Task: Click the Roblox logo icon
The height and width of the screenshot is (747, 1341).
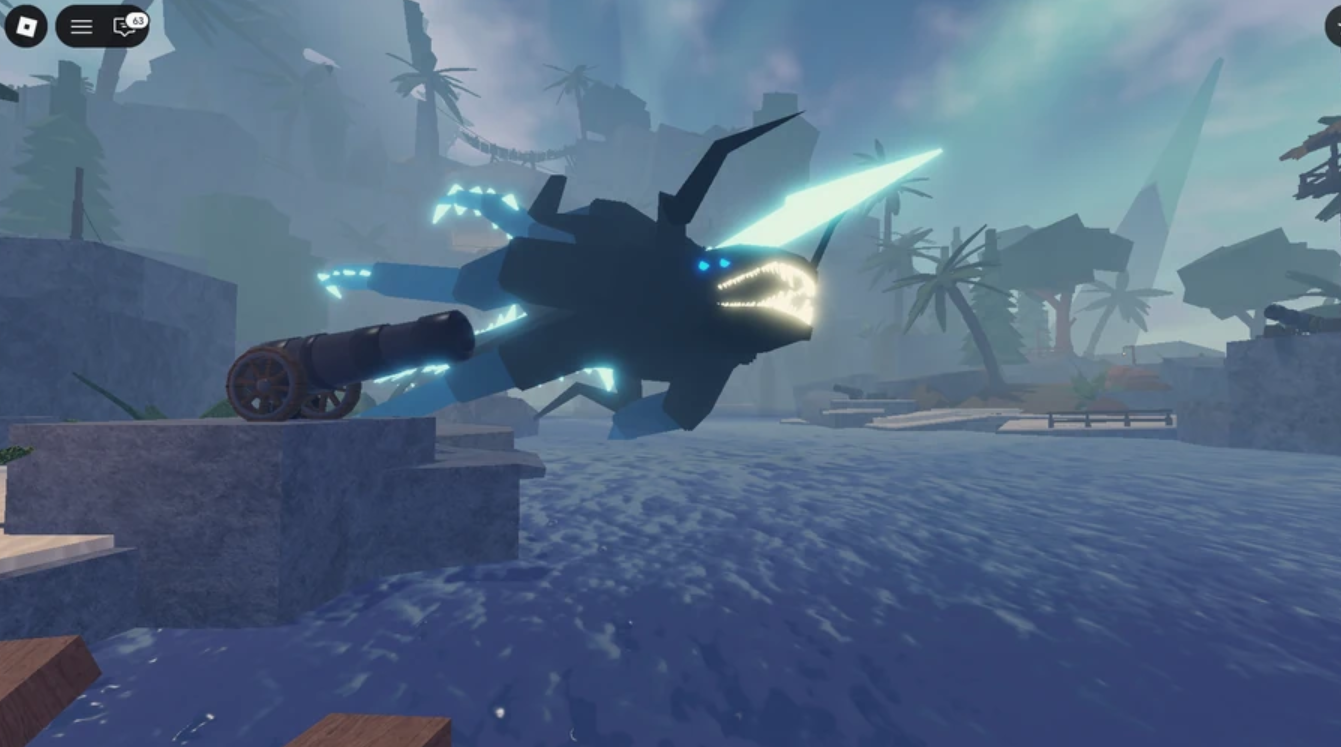Action: tap(27, 26)
